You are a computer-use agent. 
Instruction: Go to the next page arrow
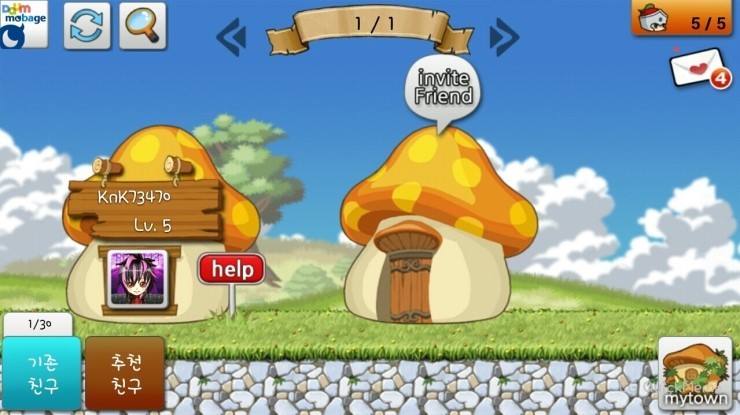(503, 38)
